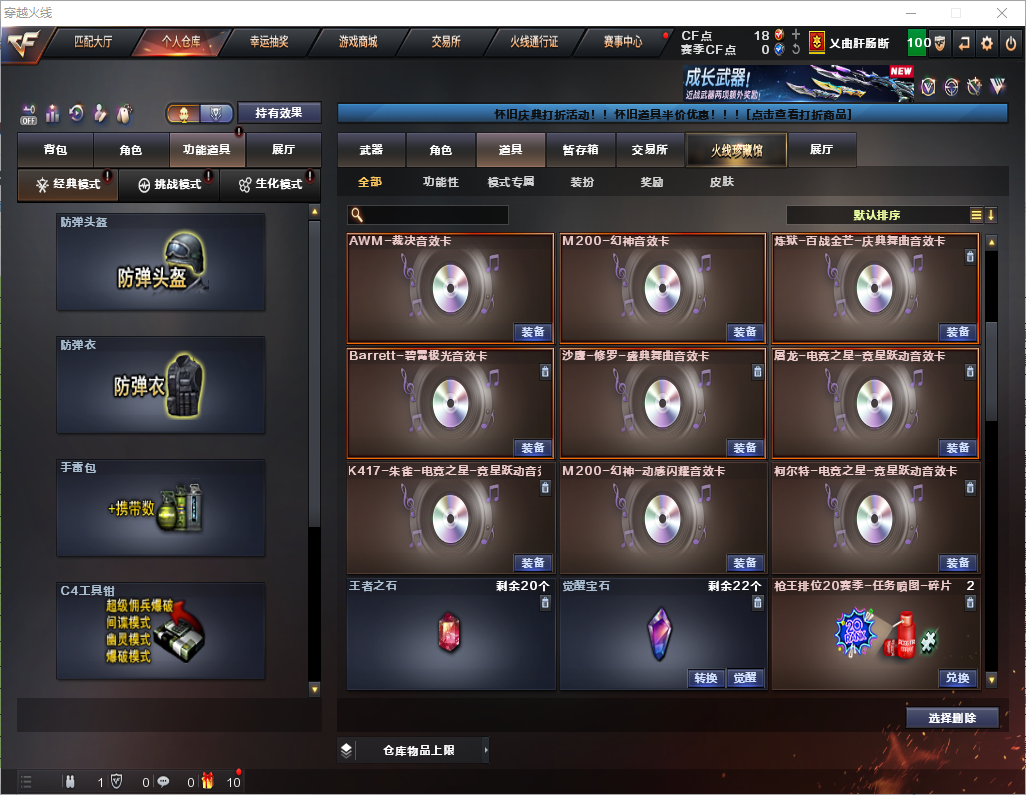Viewport: 1026px width, 795px height.
Task: Open 火线通行证 battle pass
Action: (534, 42)
